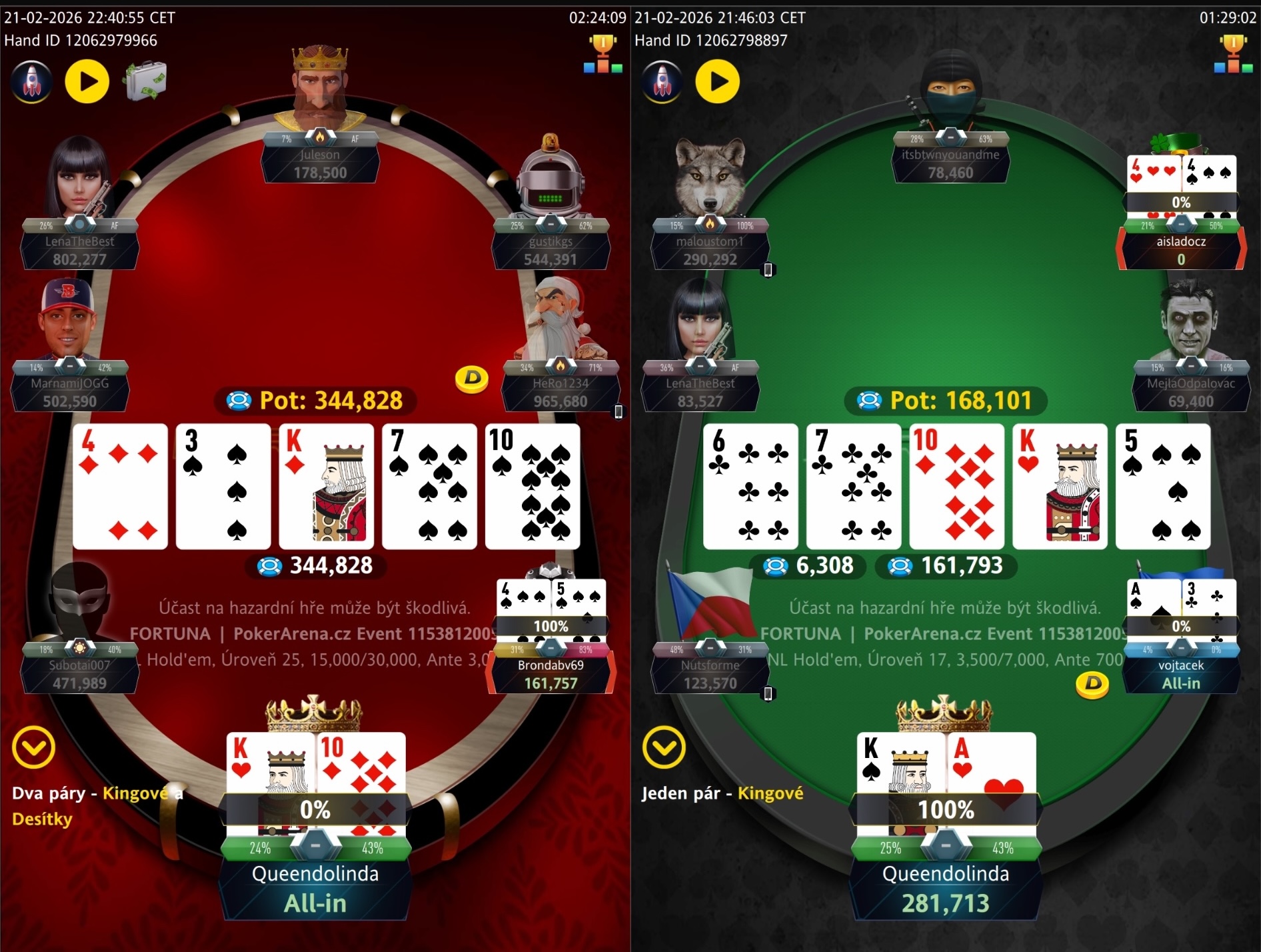Select player aisladocz's seat
The height and width of the screenshot is (952, 1261).
point(1181,250)
